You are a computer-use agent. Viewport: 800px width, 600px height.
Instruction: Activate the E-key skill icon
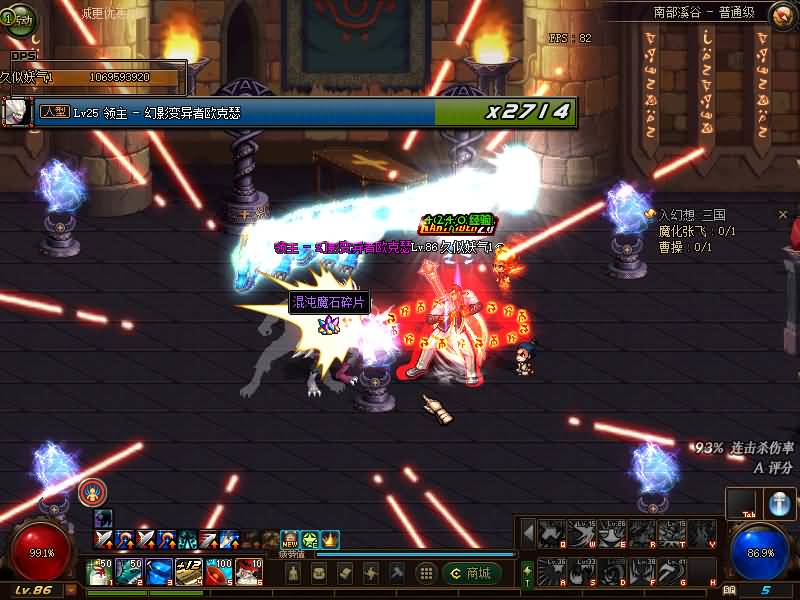612,534
